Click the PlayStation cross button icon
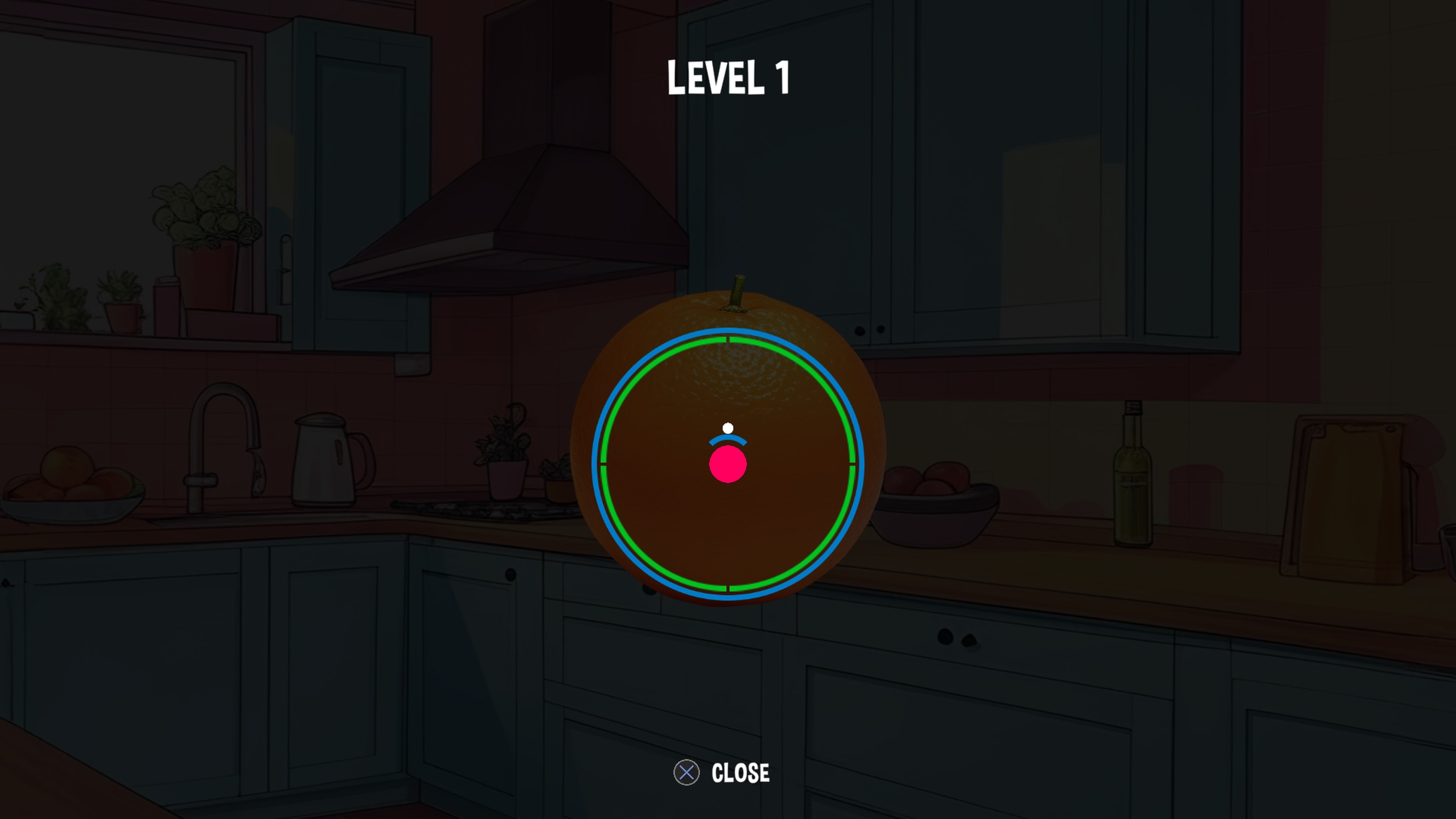 (687, 773)
